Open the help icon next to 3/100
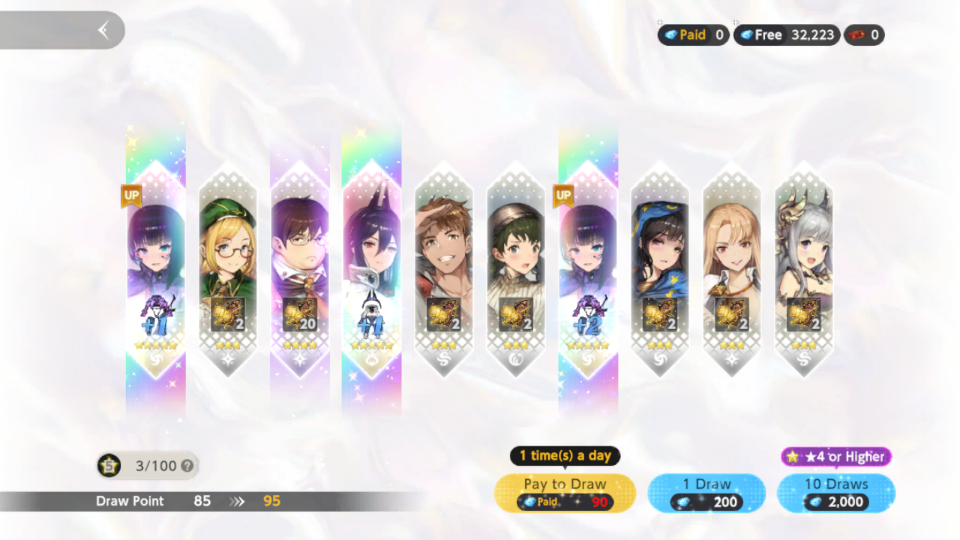 [x=188, y=465]
